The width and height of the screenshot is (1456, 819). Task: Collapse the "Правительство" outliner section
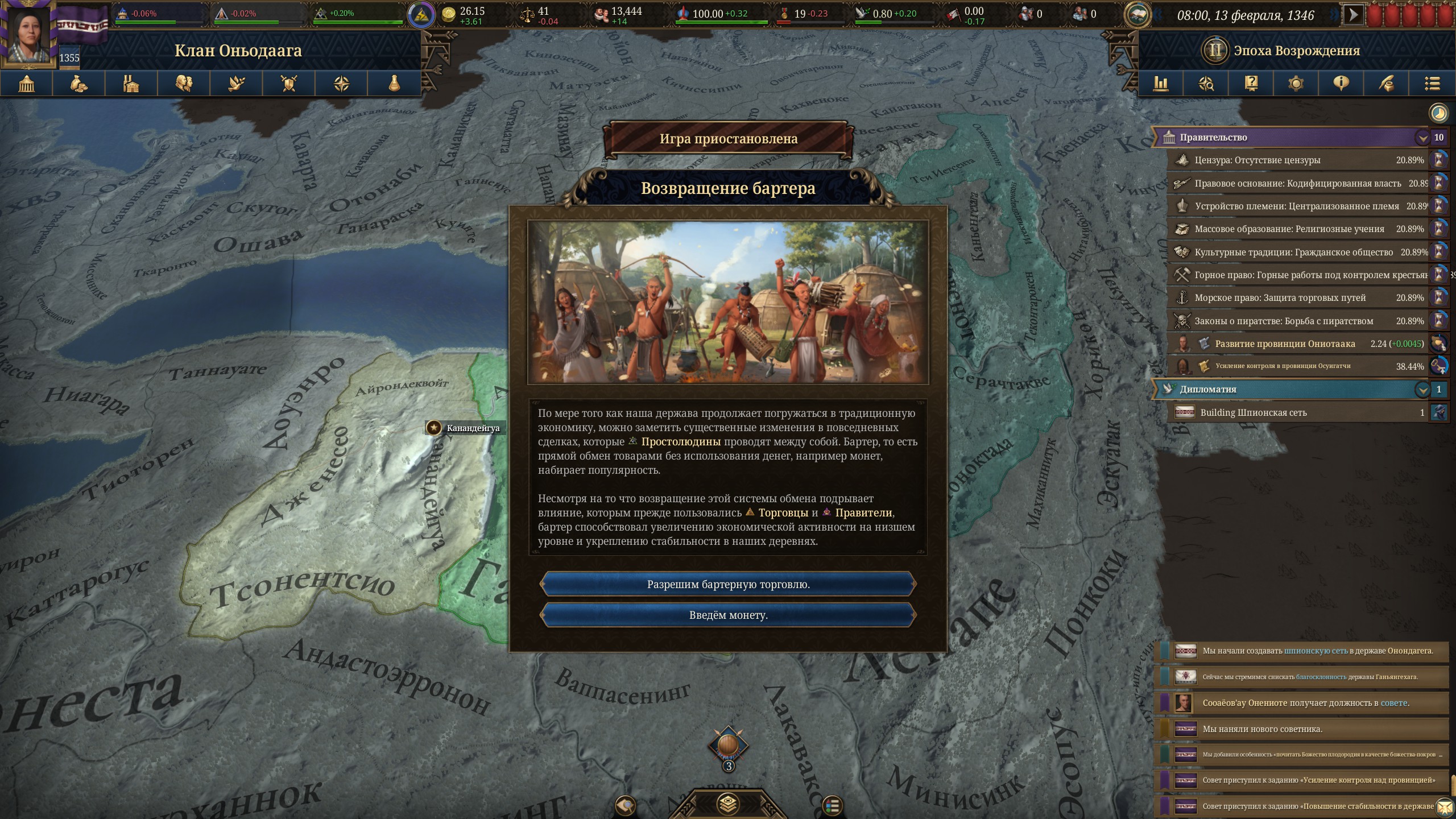tap(1422, 138)
